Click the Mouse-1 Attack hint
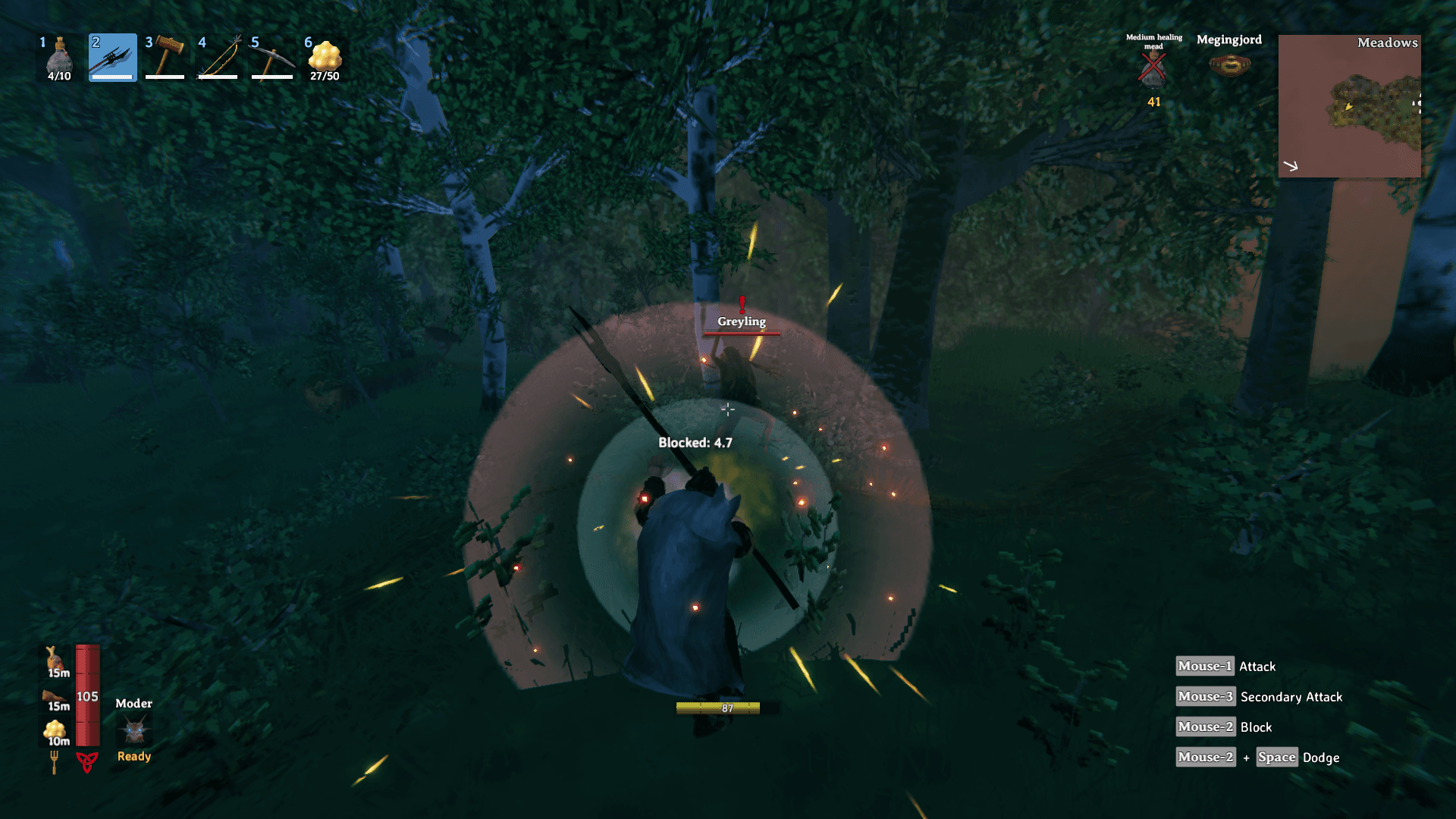The image size is (1456, 819). click(1224, 666)
